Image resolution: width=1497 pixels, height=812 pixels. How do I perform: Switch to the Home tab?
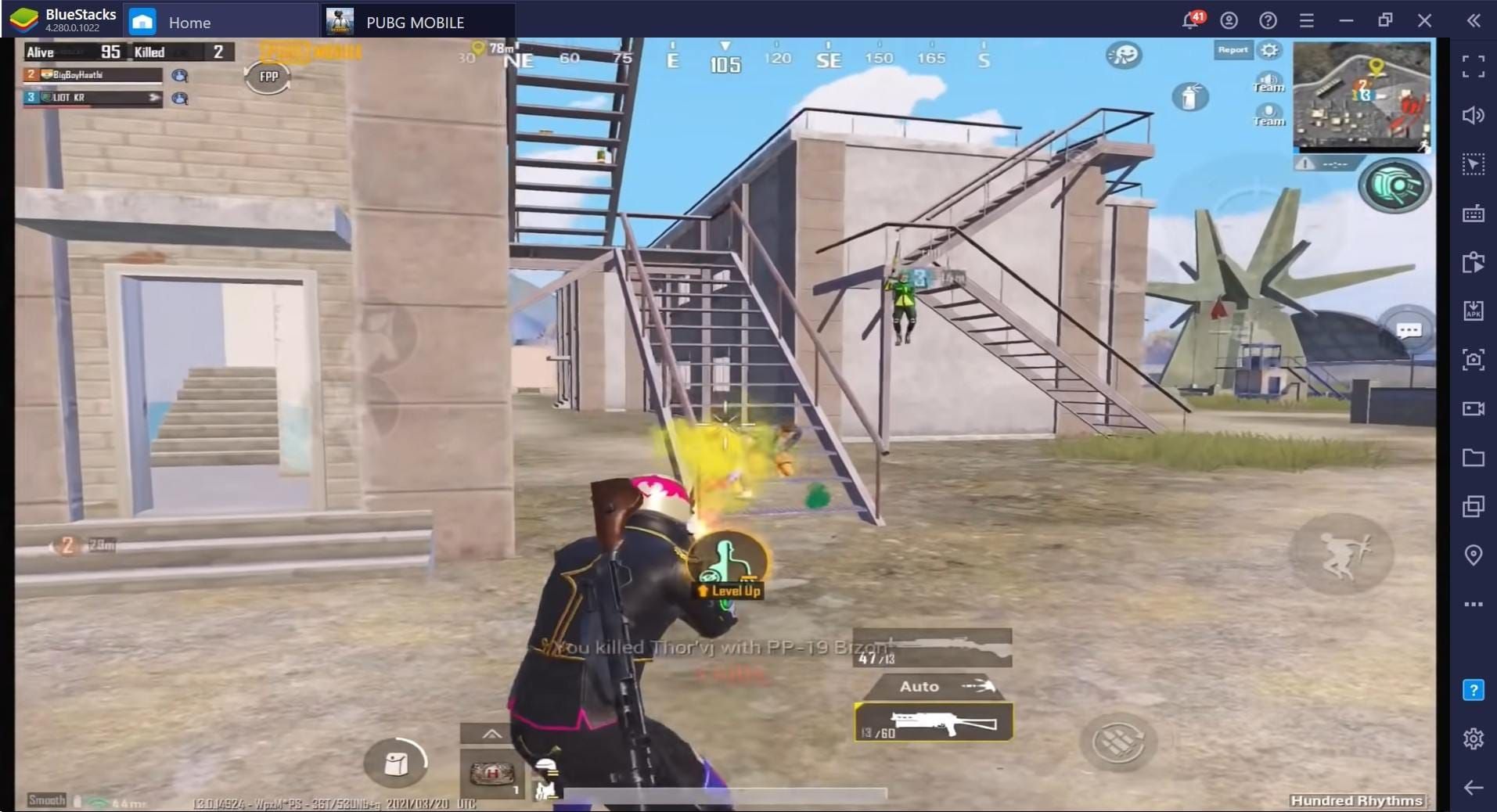(x=189, y=21)
